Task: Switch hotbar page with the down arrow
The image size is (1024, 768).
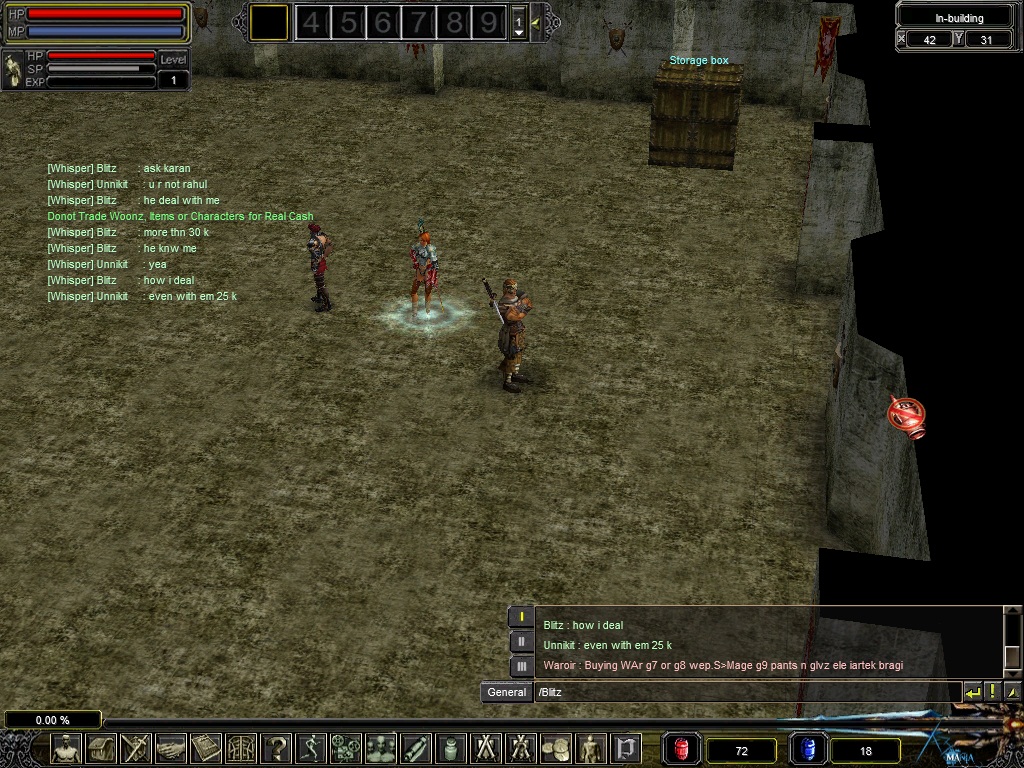Action: (518, 32)
